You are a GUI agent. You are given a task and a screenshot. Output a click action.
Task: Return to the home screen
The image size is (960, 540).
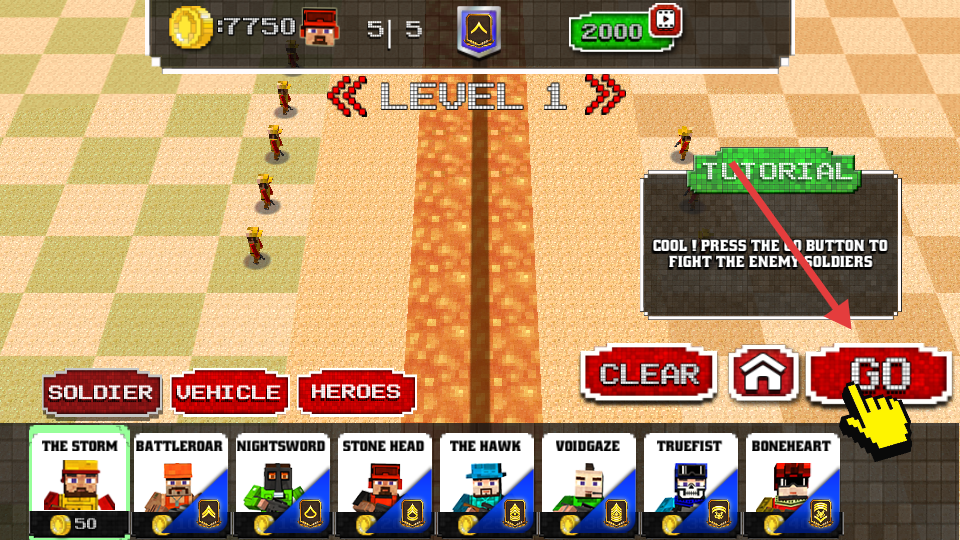click(x=764, y=374)
